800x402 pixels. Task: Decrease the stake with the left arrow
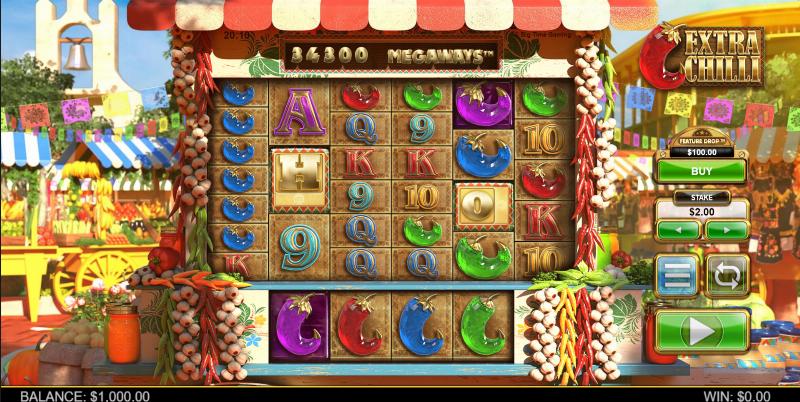pyautogui.click(x=679, y=229)
